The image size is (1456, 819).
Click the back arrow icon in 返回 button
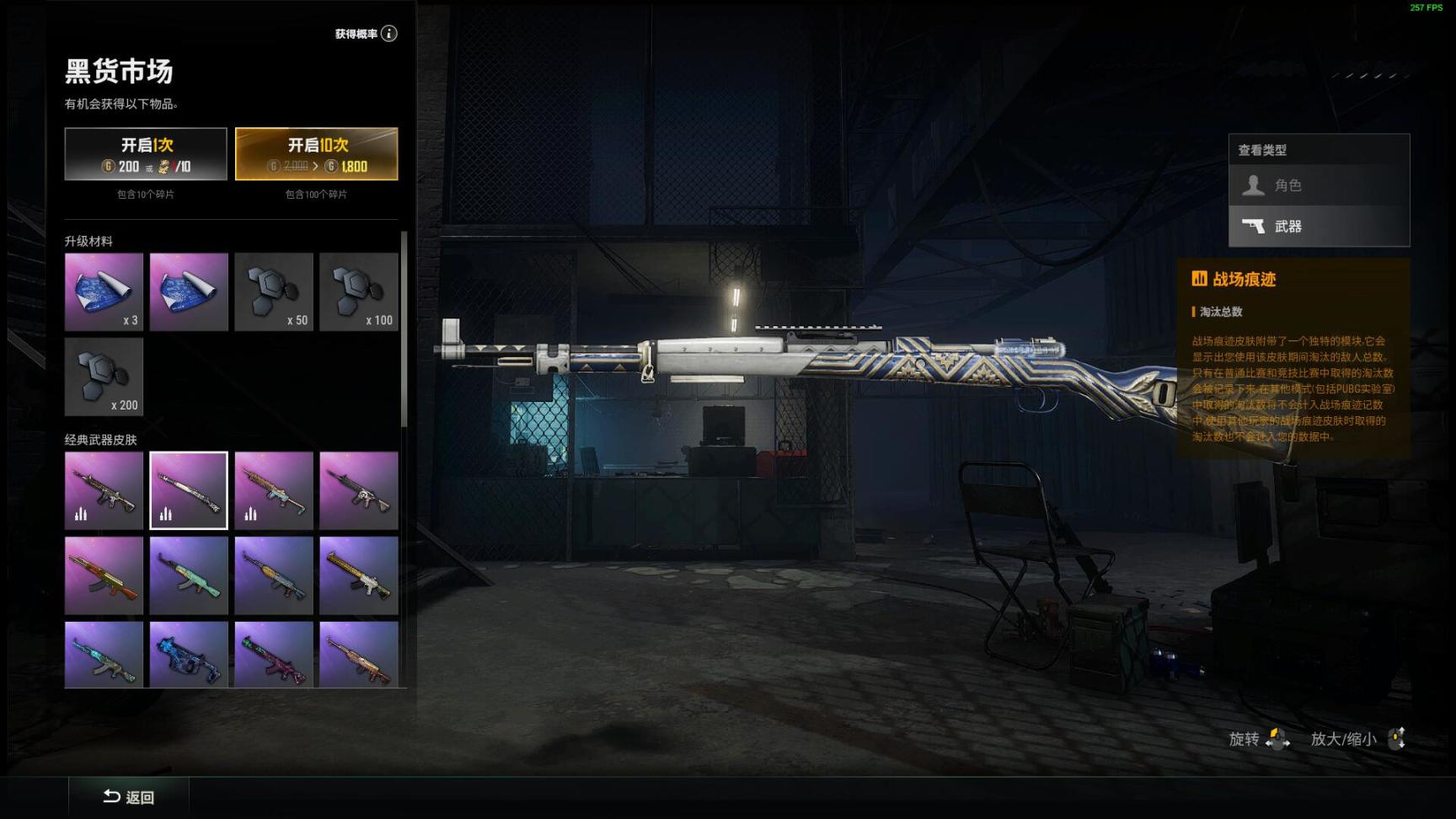110,796
